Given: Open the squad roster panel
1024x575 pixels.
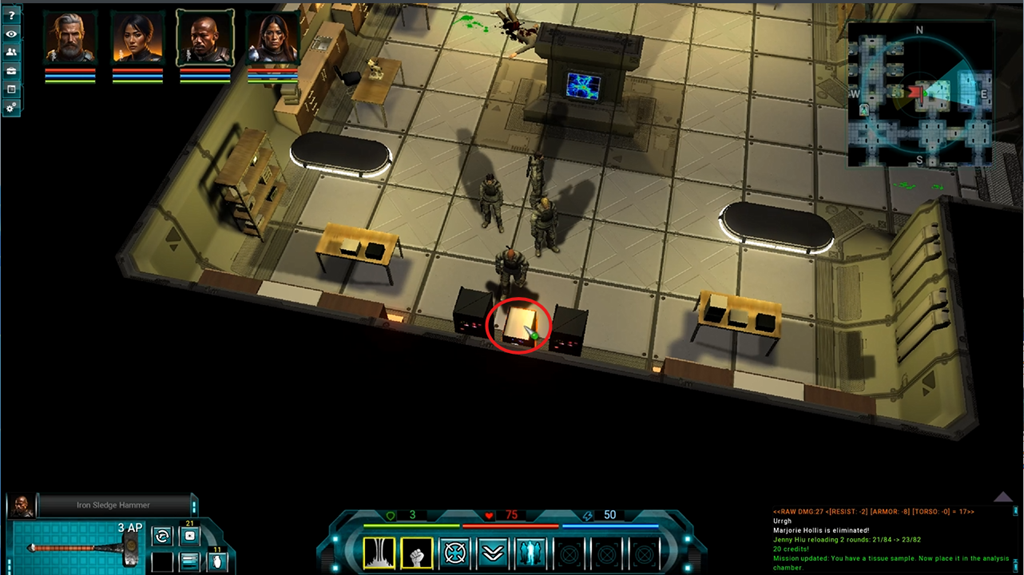Looking at the screenshot, I should click(x=11, y=52).
